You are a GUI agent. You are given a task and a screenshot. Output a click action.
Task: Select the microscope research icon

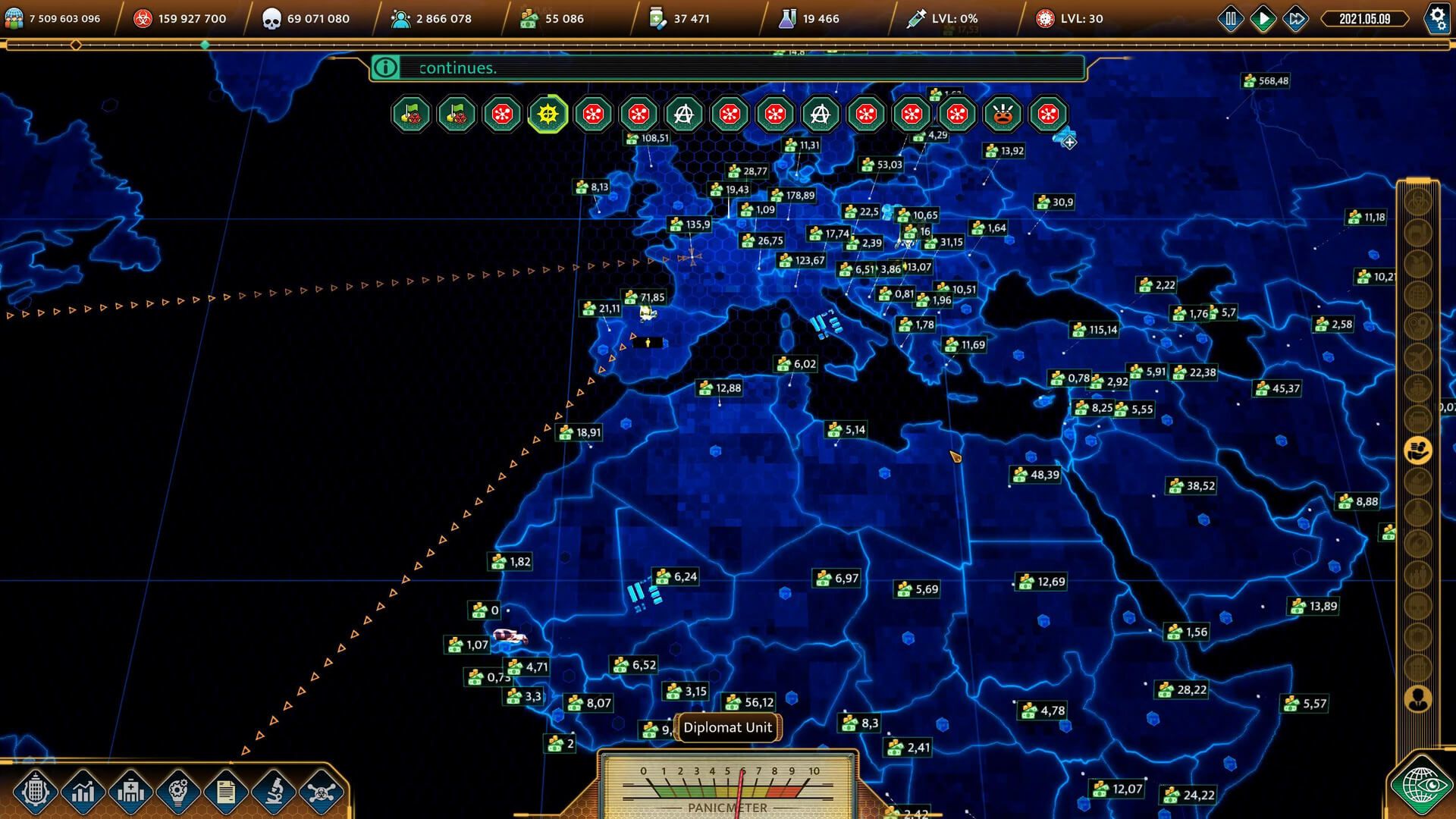(x=275, y=791)
